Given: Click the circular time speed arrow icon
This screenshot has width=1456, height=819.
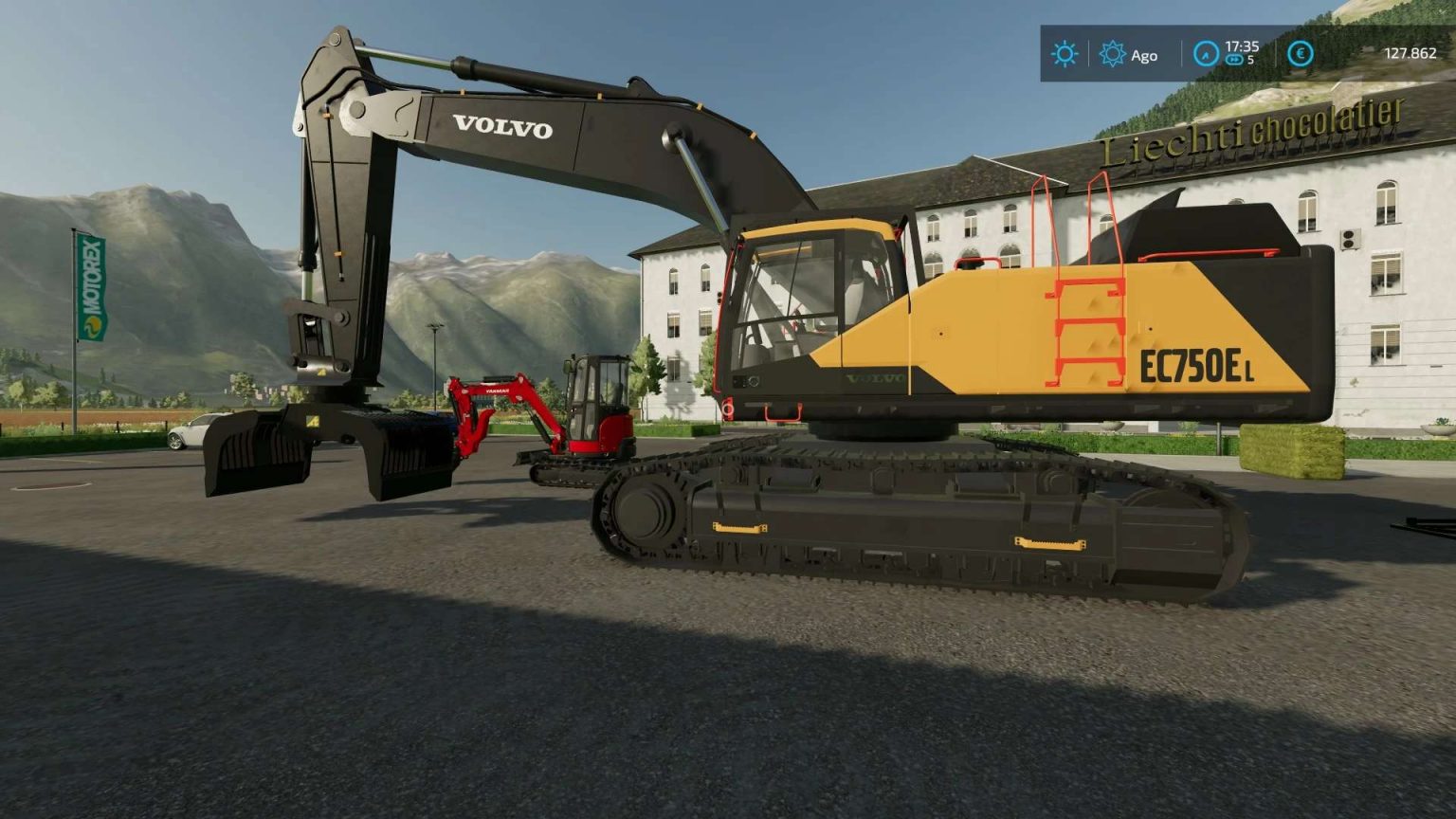Looking at the screenshot, I should (x=1207, y=54).
